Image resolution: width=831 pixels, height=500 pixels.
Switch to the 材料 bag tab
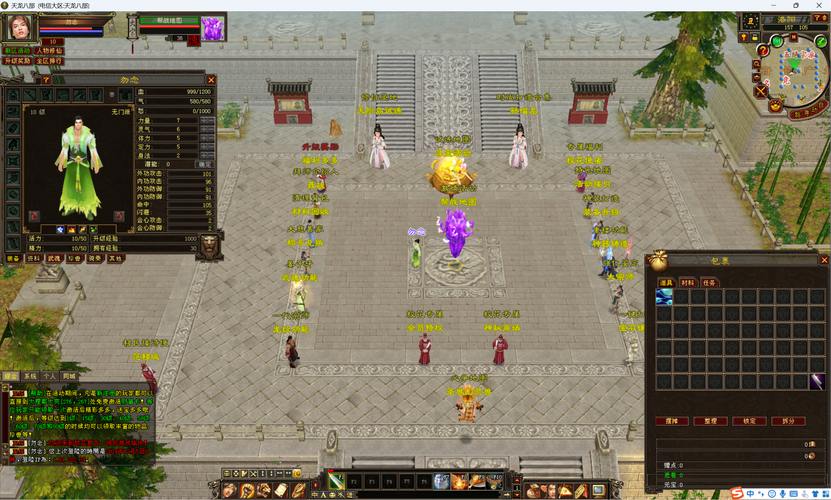coord(687,283)
